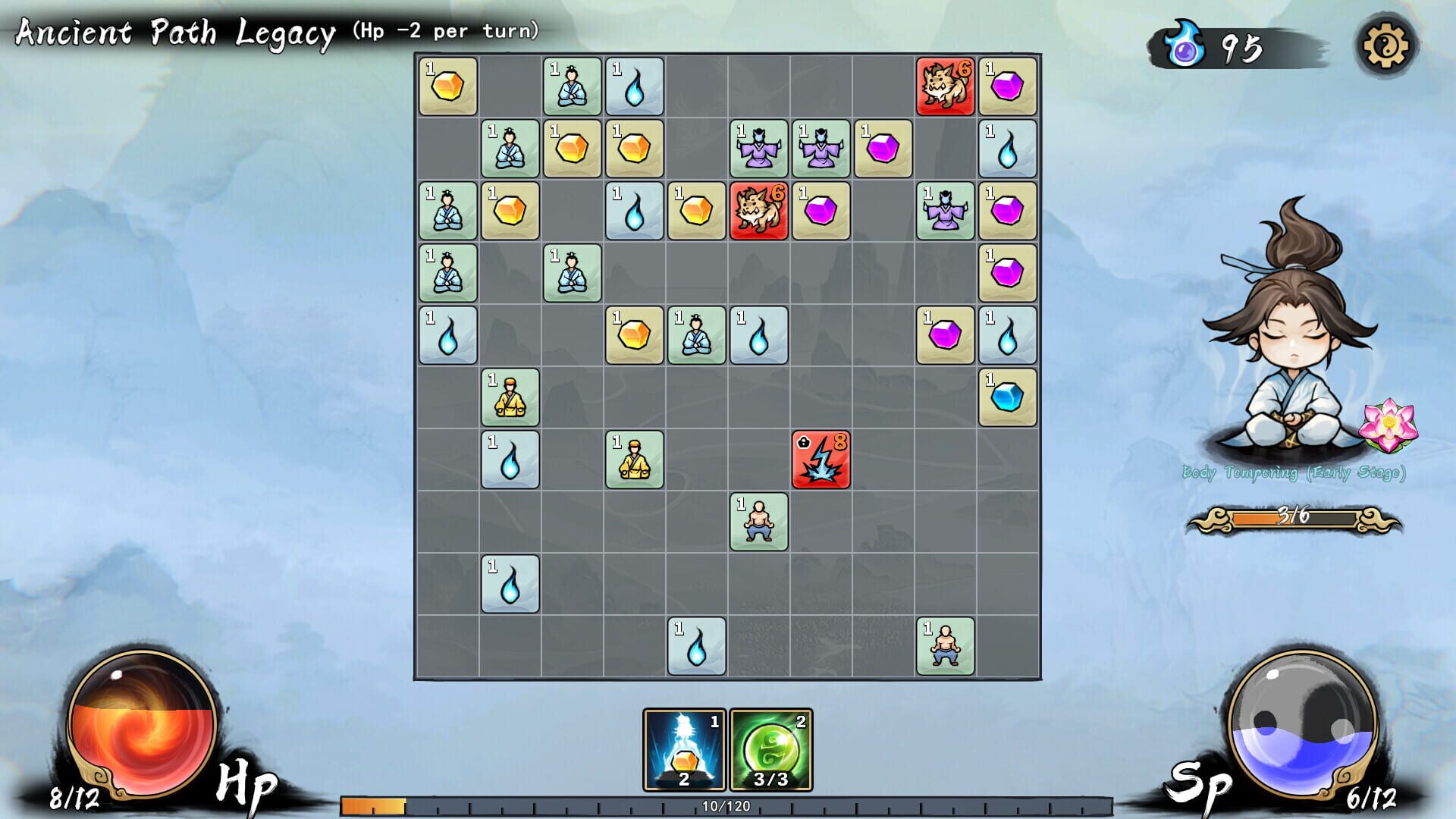Open the yin-yang gear settings menu
Image resolution: width=1456 pixels, height=819 pixels.
pyautogui.click(x=1385, y=46)
